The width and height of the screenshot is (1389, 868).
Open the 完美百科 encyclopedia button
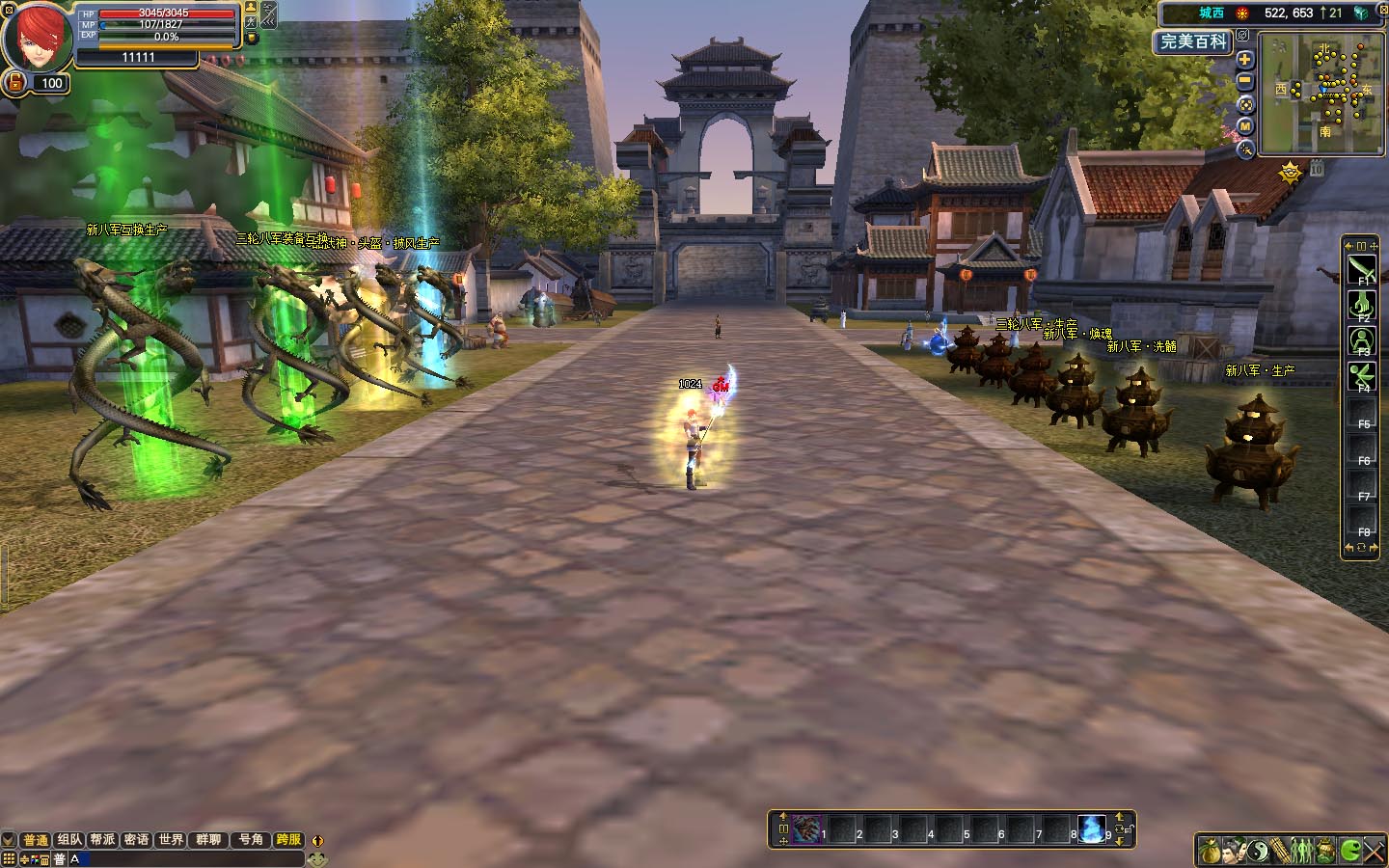(x=1193, y=41)
